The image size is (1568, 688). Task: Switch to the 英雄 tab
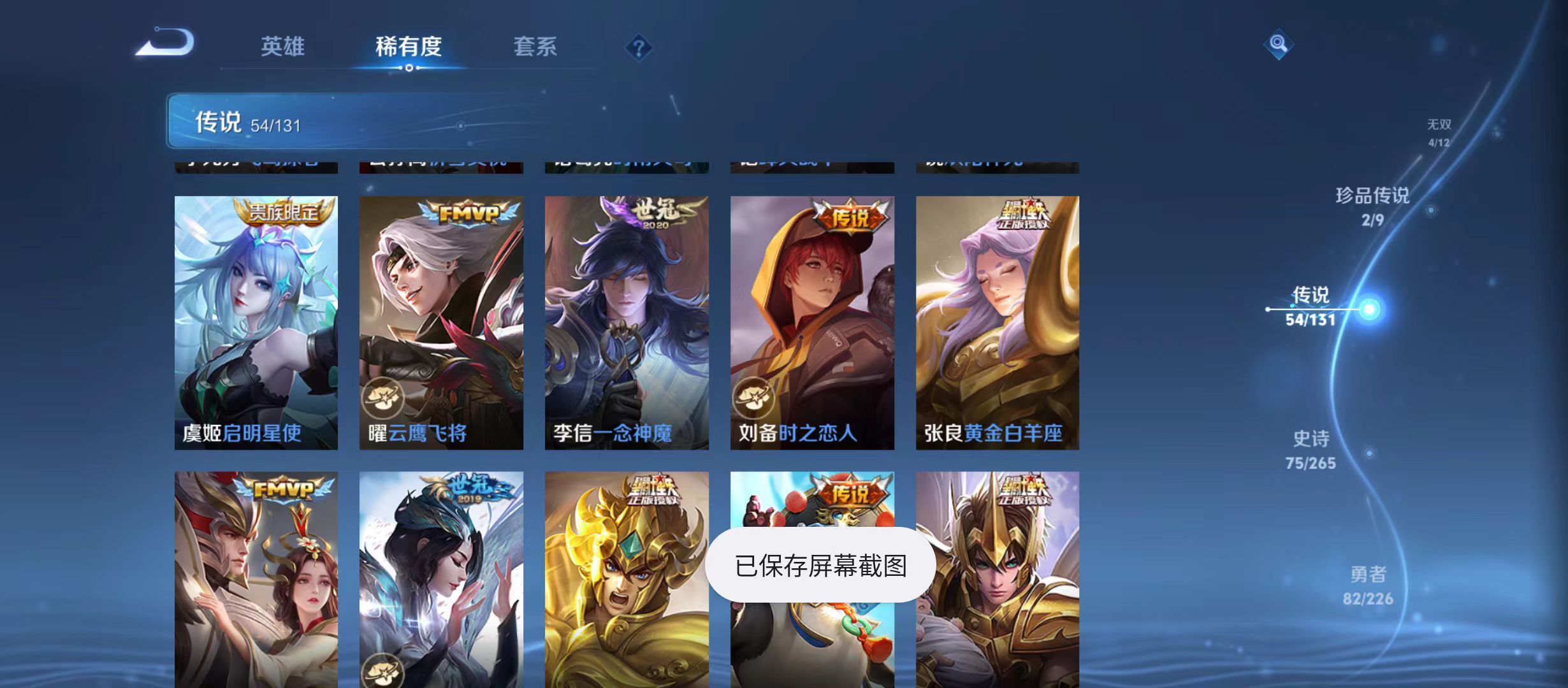[282, 47]
